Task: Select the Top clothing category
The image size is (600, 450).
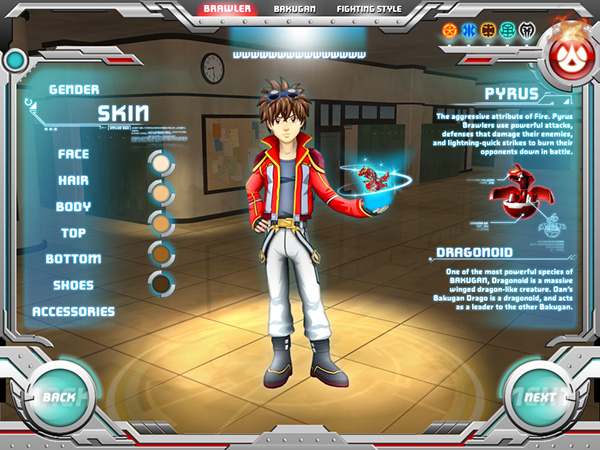Action: 74,232
